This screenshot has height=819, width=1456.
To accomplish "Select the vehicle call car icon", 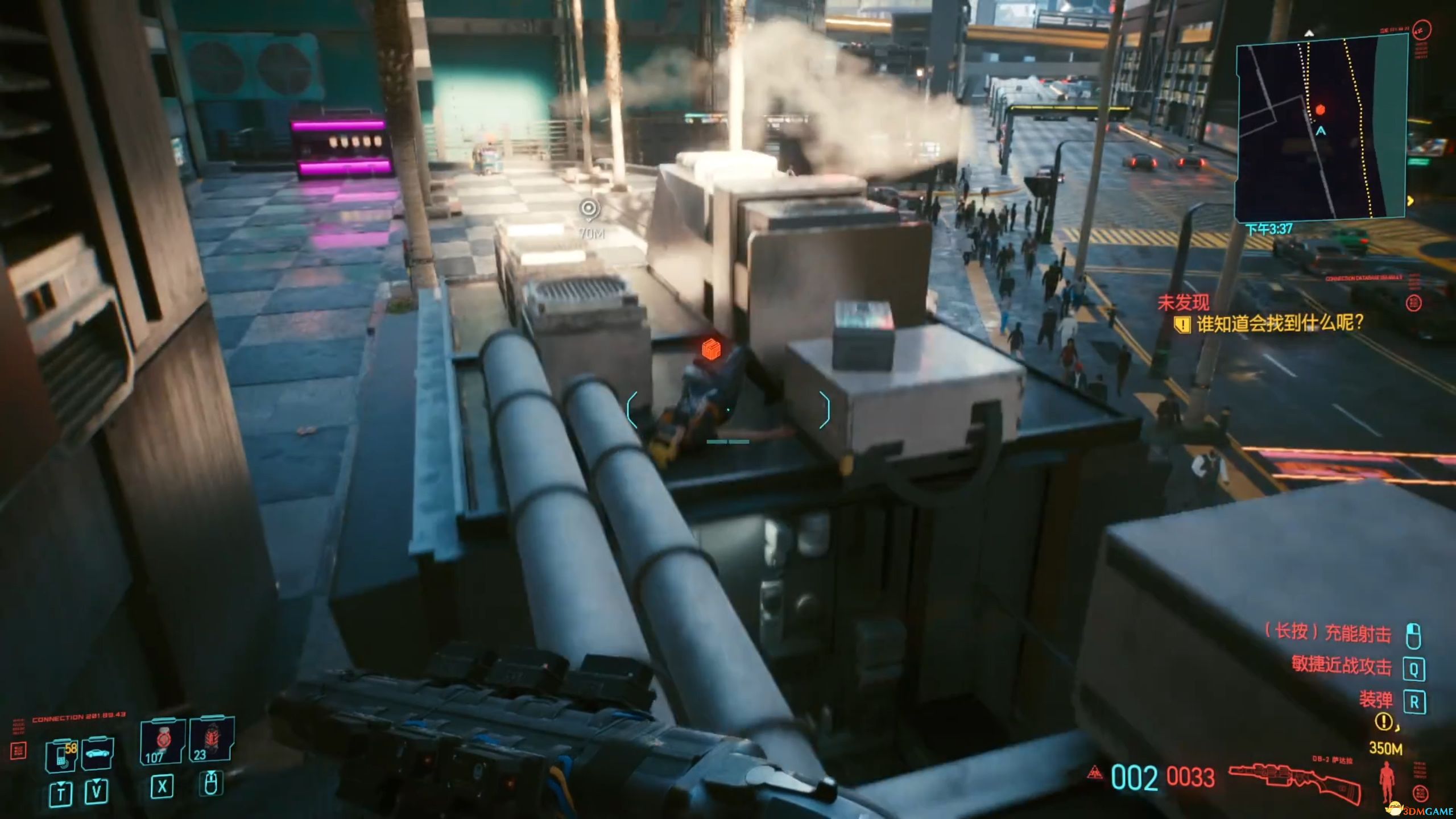I will (97, 754).
